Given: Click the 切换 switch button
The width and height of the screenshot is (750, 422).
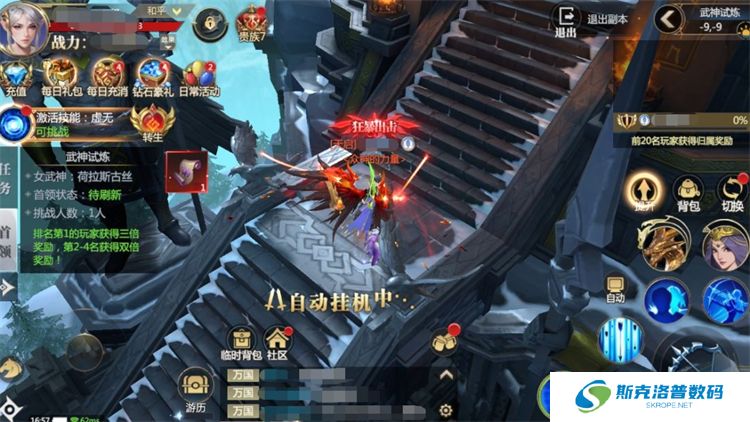Looking at the screenshot, I should [732, 191].
